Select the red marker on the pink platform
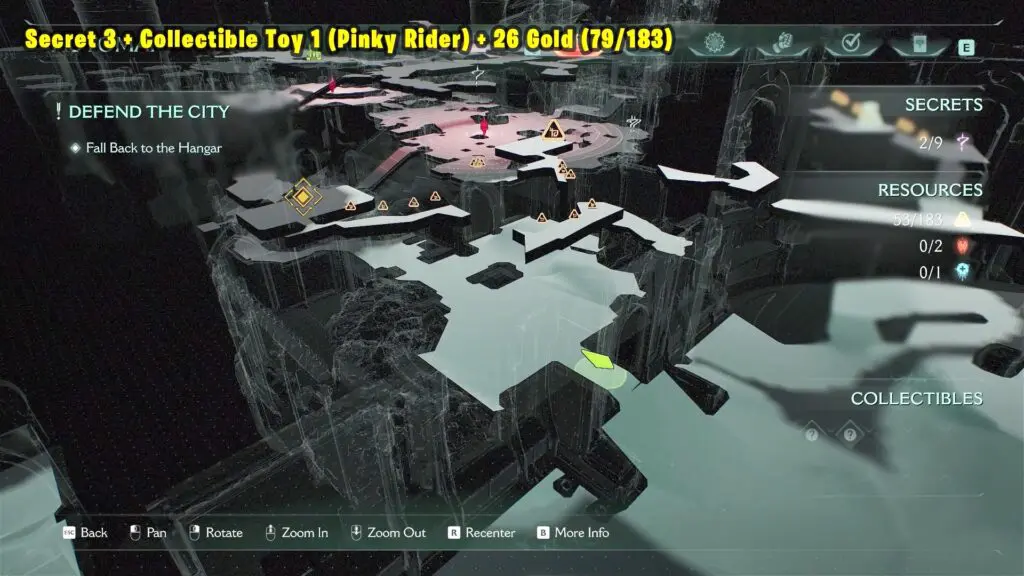Screen dimensions: 1024x576 click(486, 127)
